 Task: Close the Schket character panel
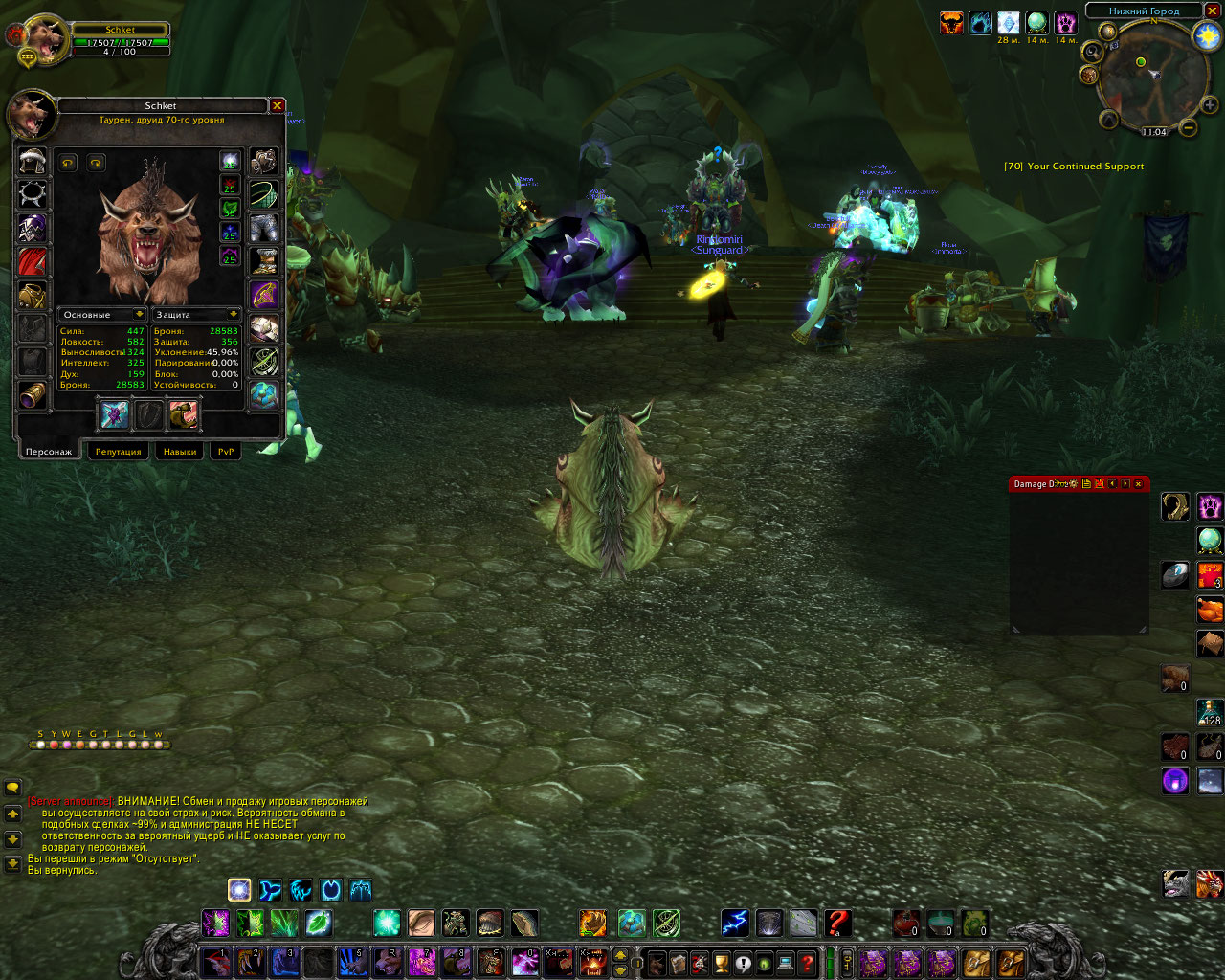click(x=277, y=106)
